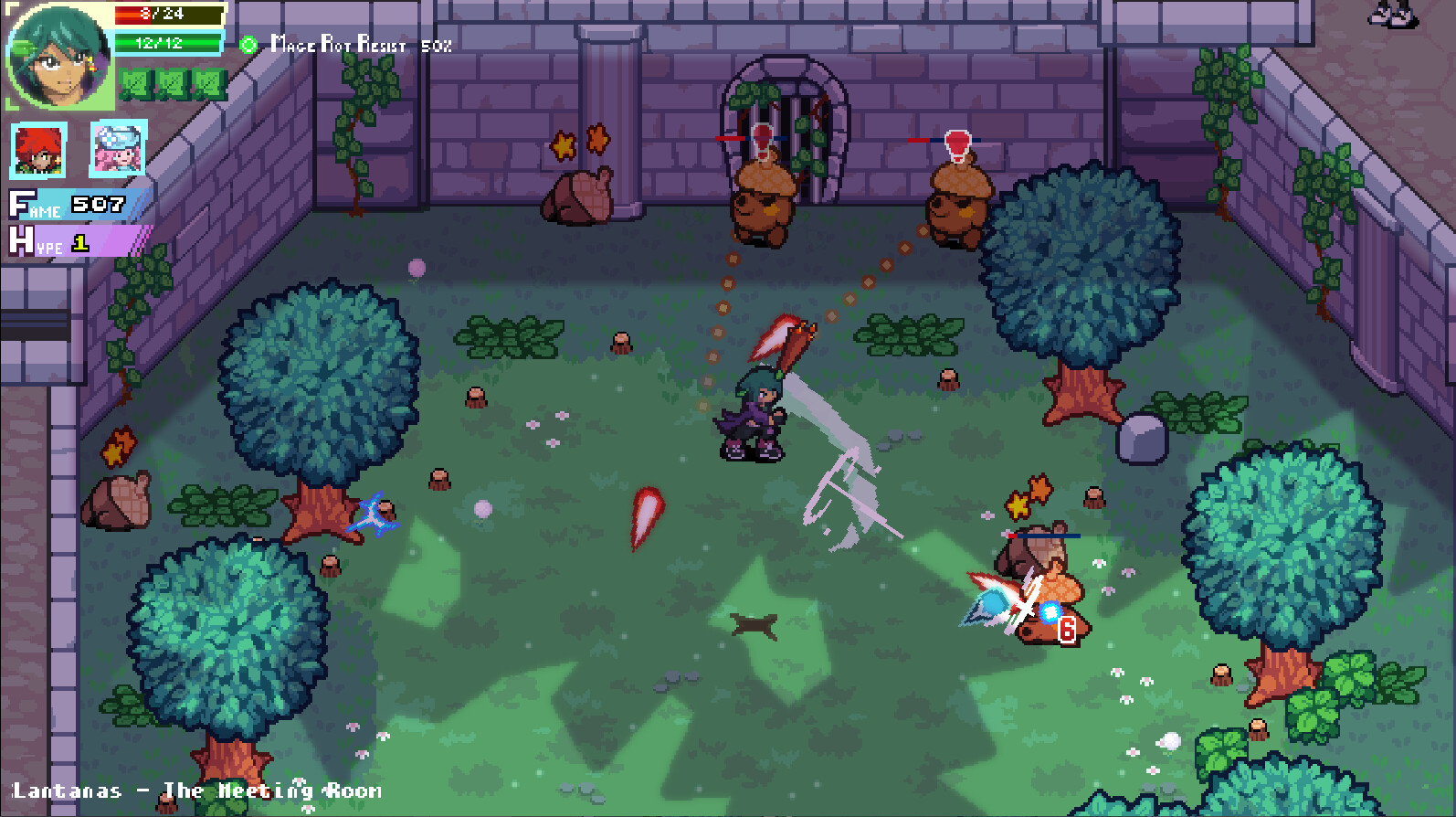Screen dimensions: 1456x817
Task: Click the blue boomerang on the grass
Action: tap(373, 514)
